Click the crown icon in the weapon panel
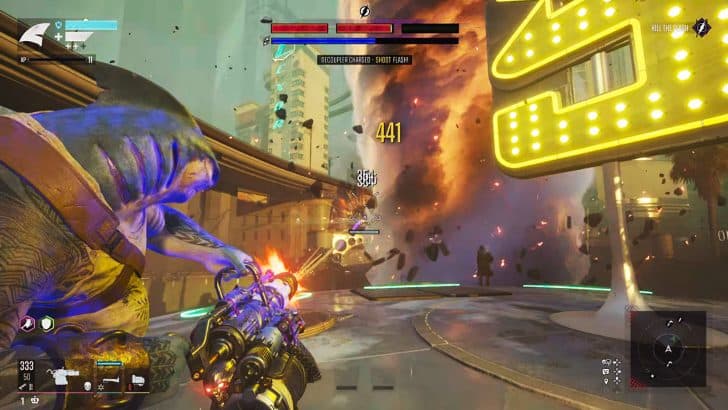The image size is (728, 410). [x=36, y=400]
